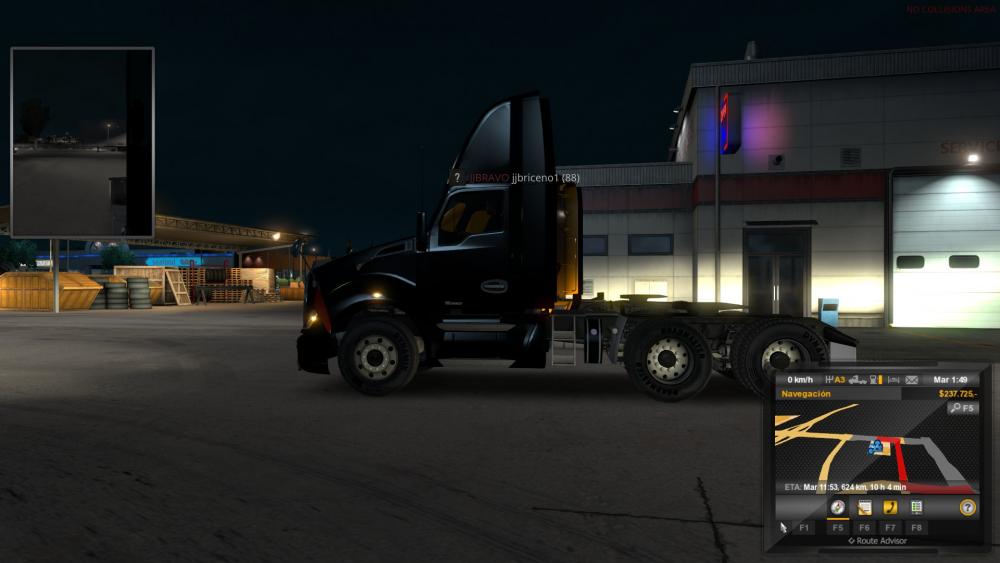The width and height of the screenshot is (1000, 563).
Task: Click the magnifier map zoom button
Action: tap(962, 408)
